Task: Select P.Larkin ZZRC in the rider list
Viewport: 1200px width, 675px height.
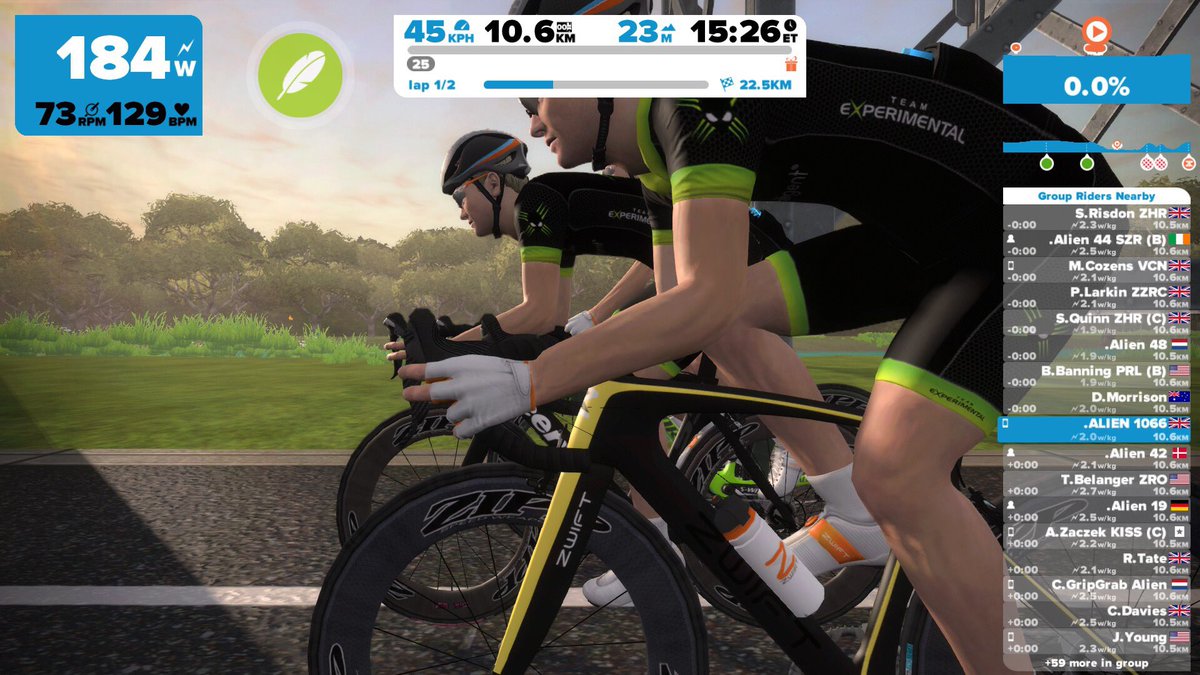Action: click(x=1096, y=297)
